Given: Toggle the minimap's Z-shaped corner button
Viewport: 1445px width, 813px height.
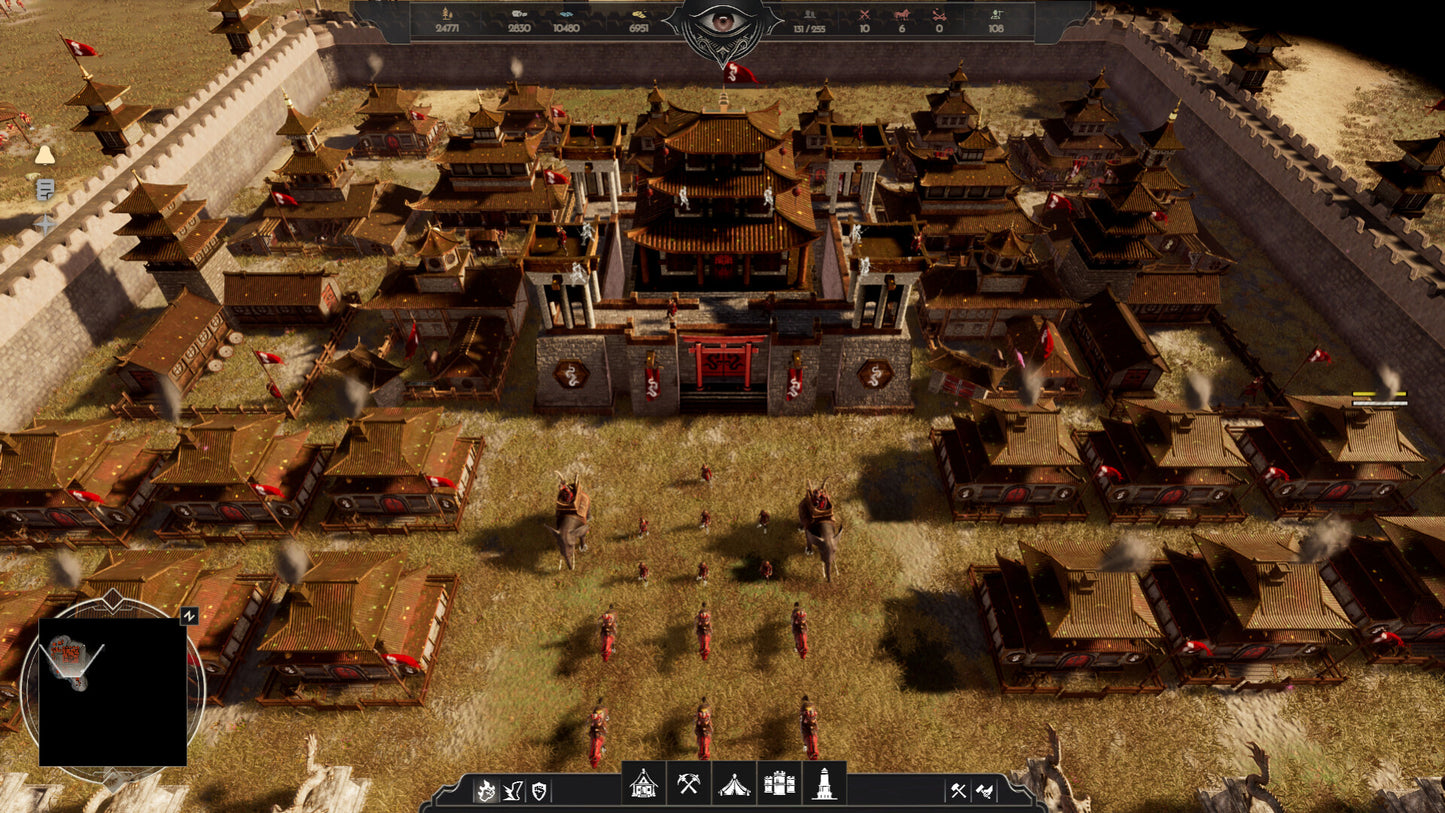Looking at the screenshot, I should [x=188, y=618].
